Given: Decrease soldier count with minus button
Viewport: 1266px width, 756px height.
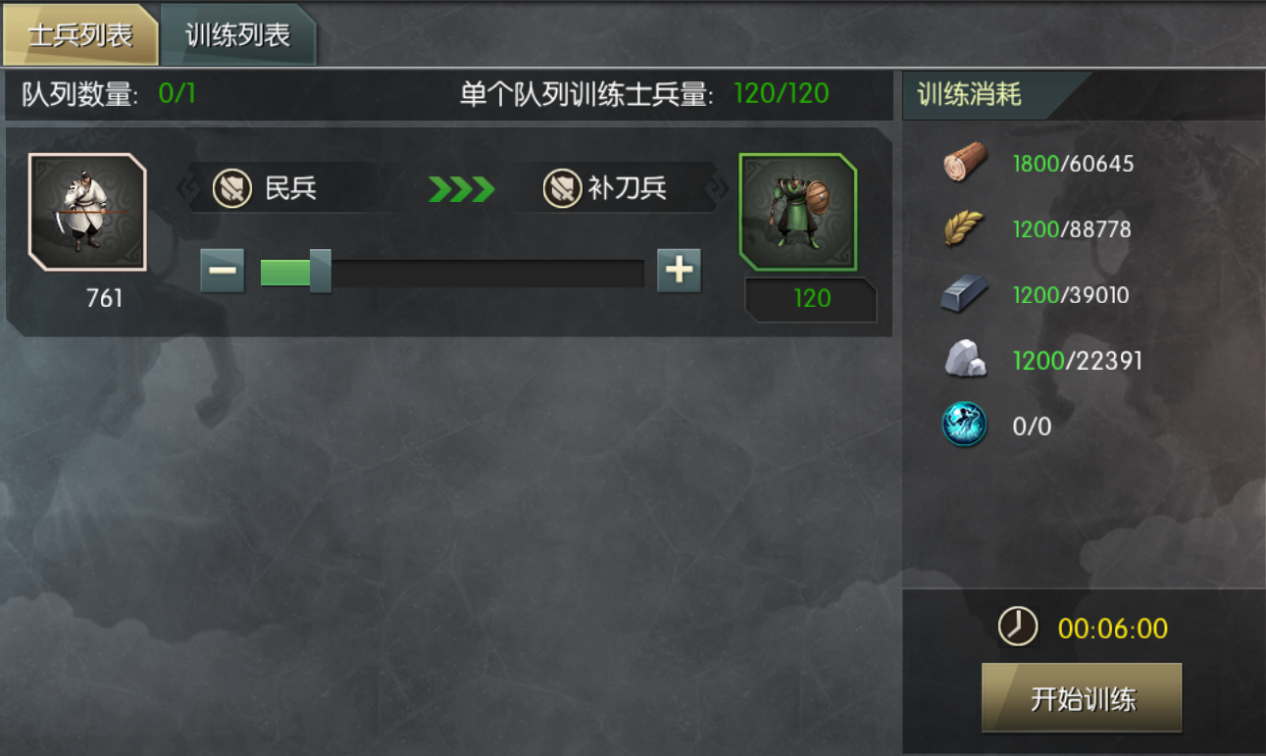Looking at the screenshot, I should (222, 271).
